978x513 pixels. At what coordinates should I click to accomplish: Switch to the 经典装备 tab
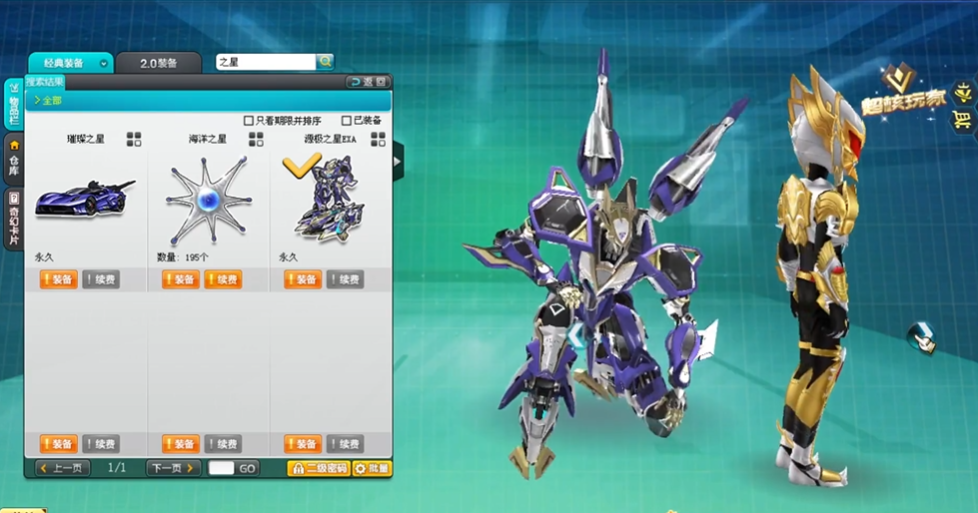point(70,63)
